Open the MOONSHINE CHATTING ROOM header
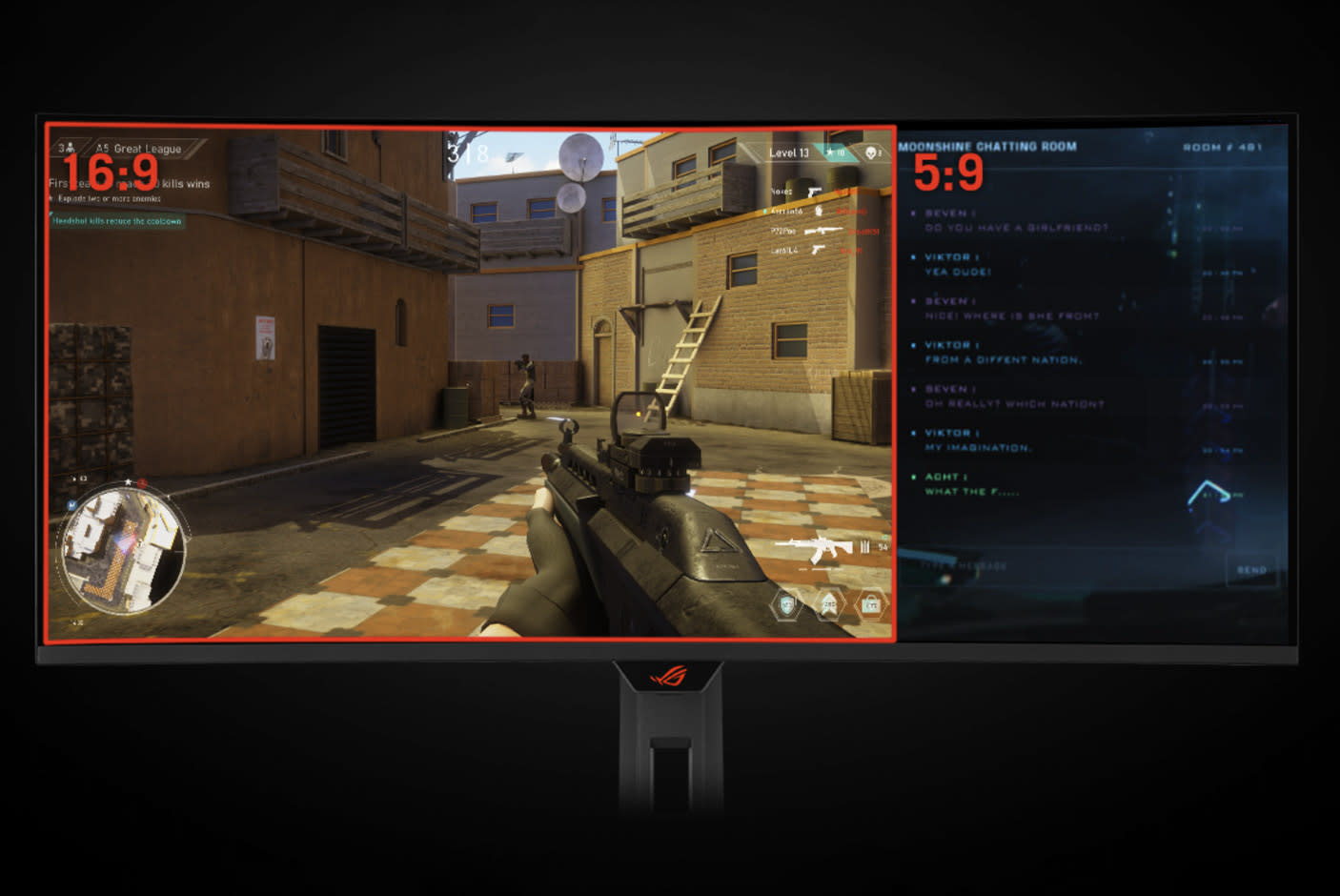The height and width of the screenshot is (896, 1340). pyautogui.click(x=986, y=146)
